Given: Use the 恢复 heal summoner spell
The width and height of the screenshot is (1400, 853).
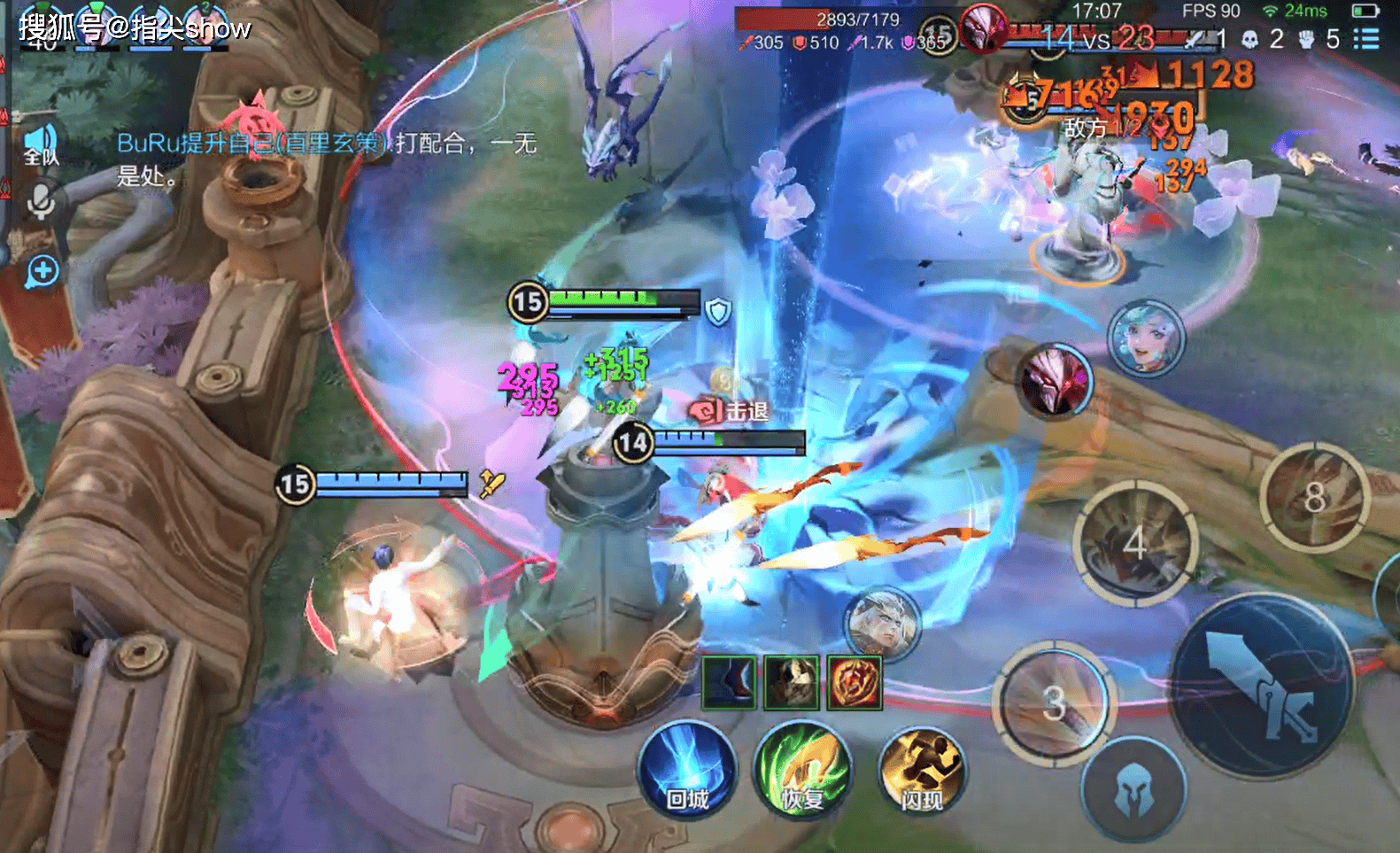Looking at the screenshot, I should [x=802, y=771].
